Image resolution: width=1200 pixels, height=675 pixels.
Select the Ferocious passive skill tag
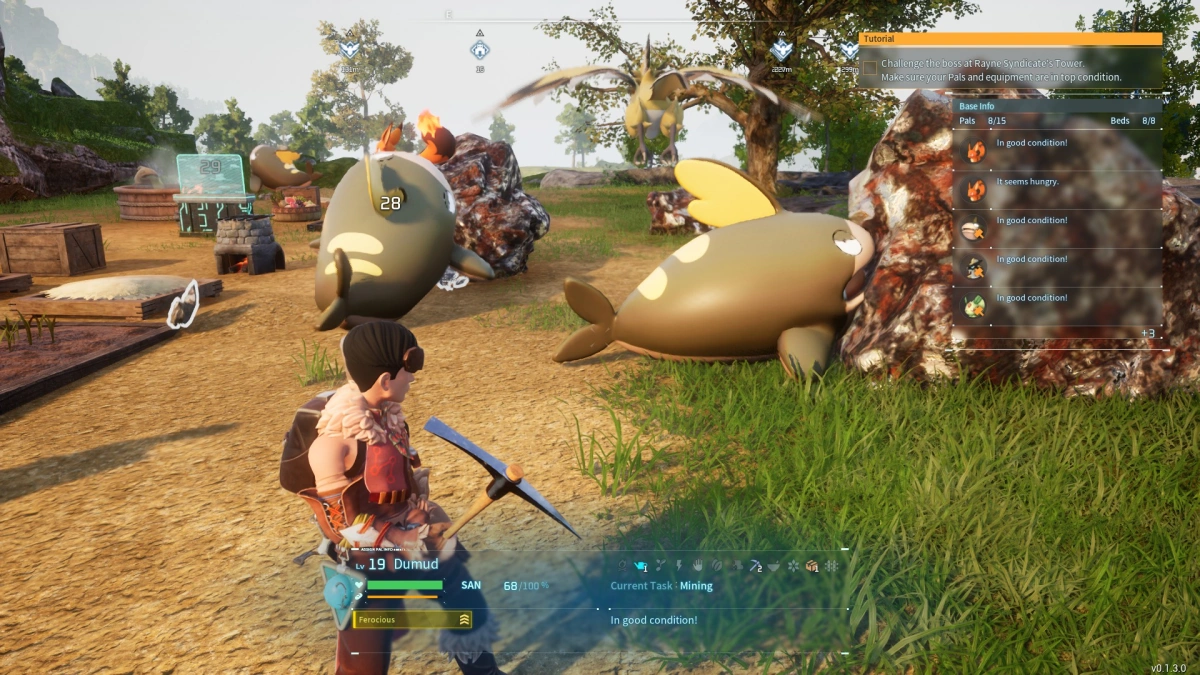tap(412, 620)
